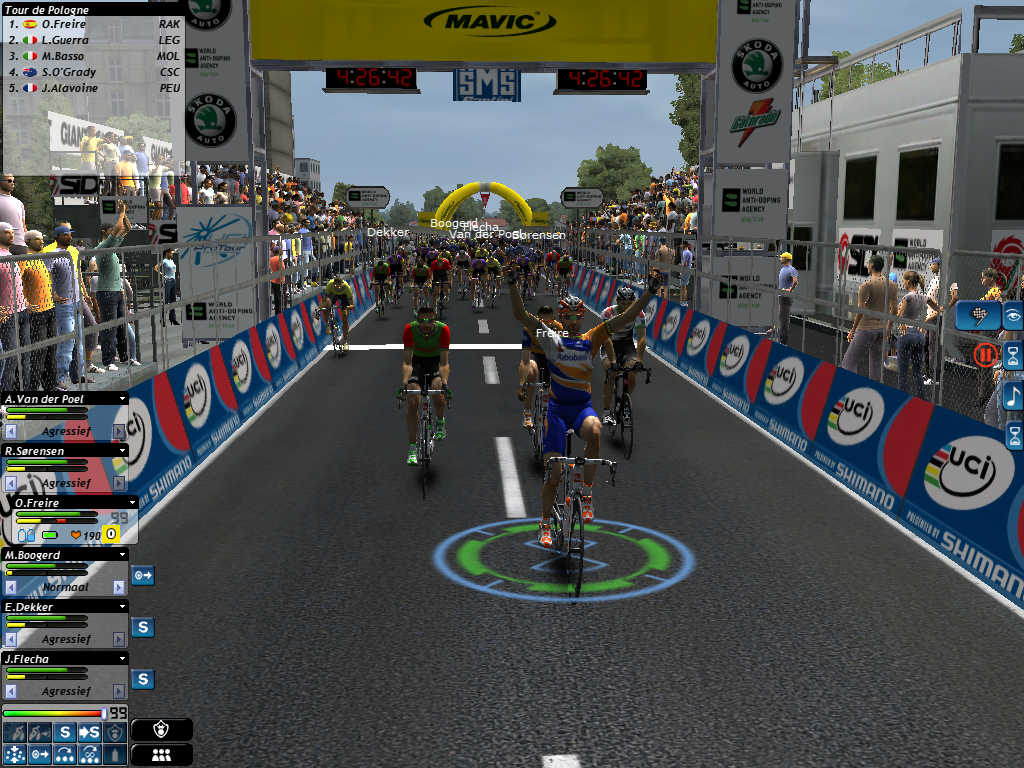Open the jersey shield button

click(x=161, y=730)
